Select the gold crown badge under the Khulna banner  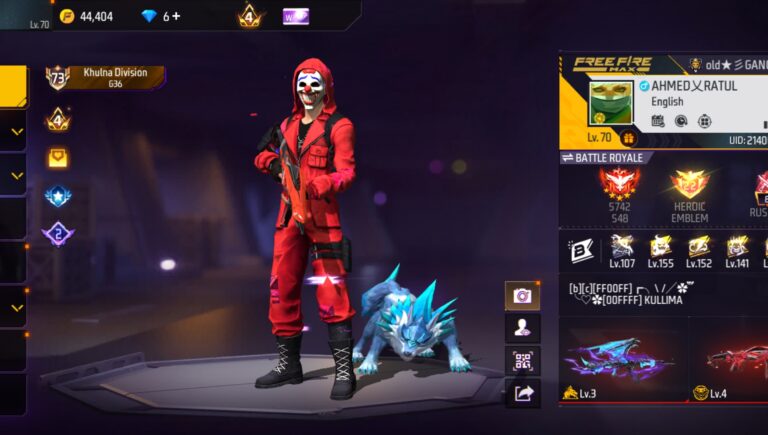(57, 119)
